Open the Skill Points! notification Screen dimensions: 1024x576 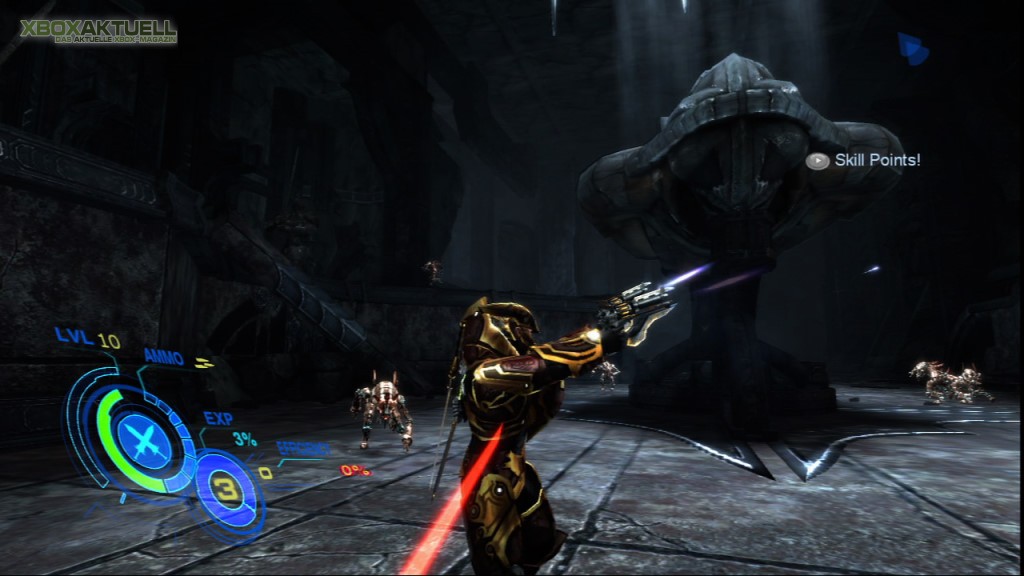tap(864, 160)
